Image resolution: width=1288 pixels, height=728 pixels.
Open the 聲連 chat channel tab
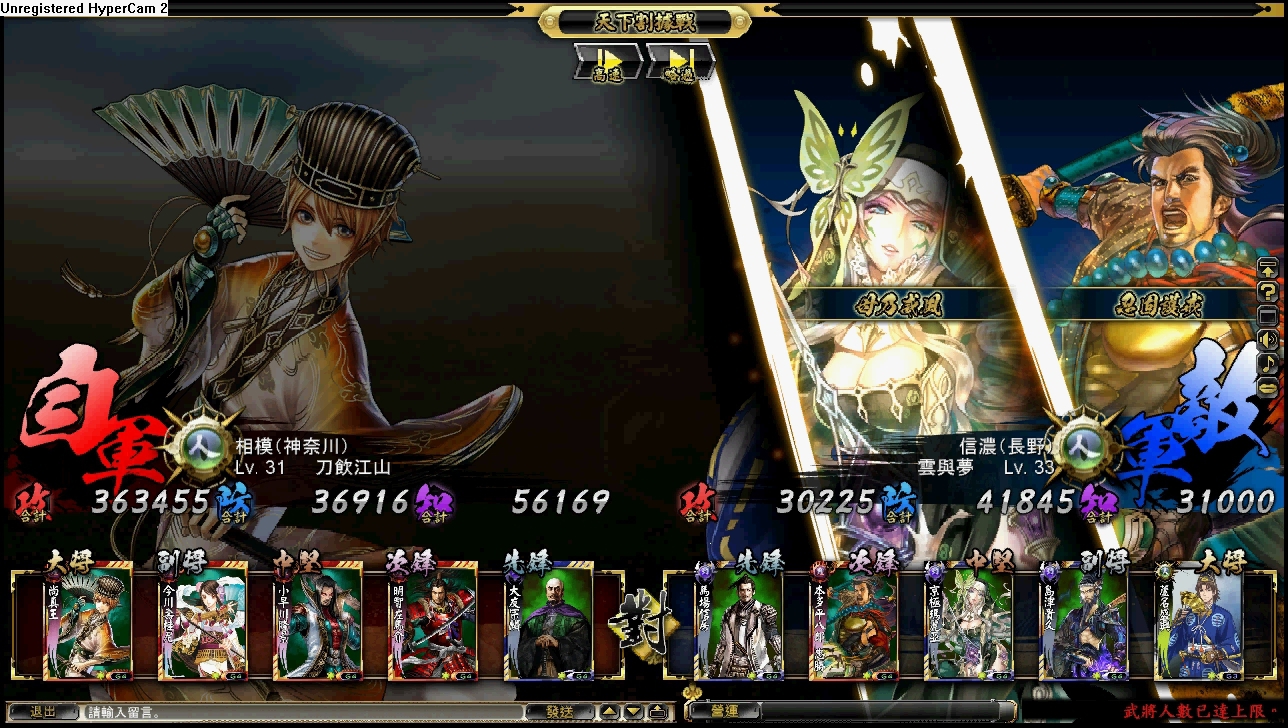[x=725, y=712]
